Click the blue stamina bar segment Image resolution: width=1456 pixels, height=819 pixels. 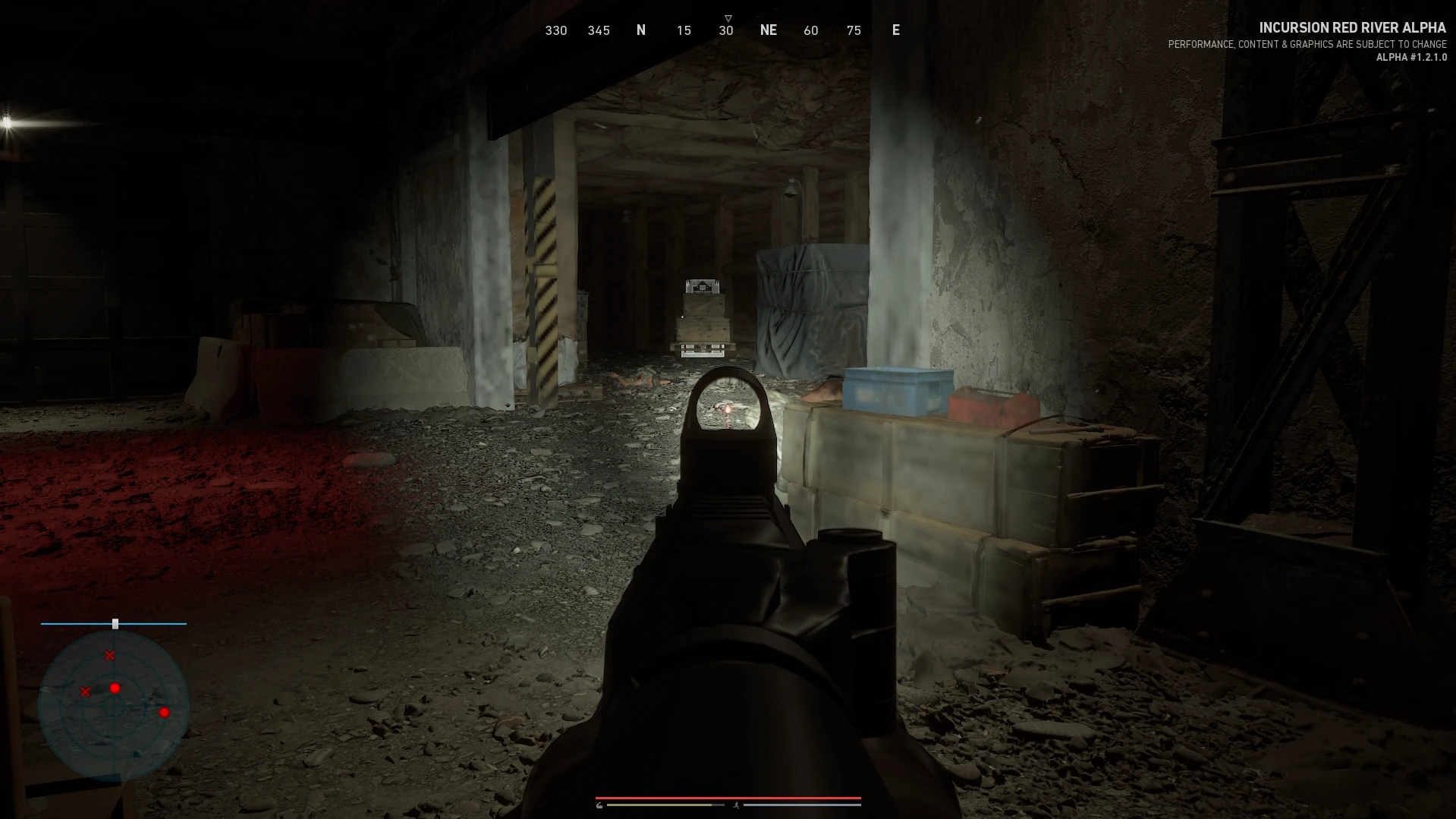(x=802, y=805)
